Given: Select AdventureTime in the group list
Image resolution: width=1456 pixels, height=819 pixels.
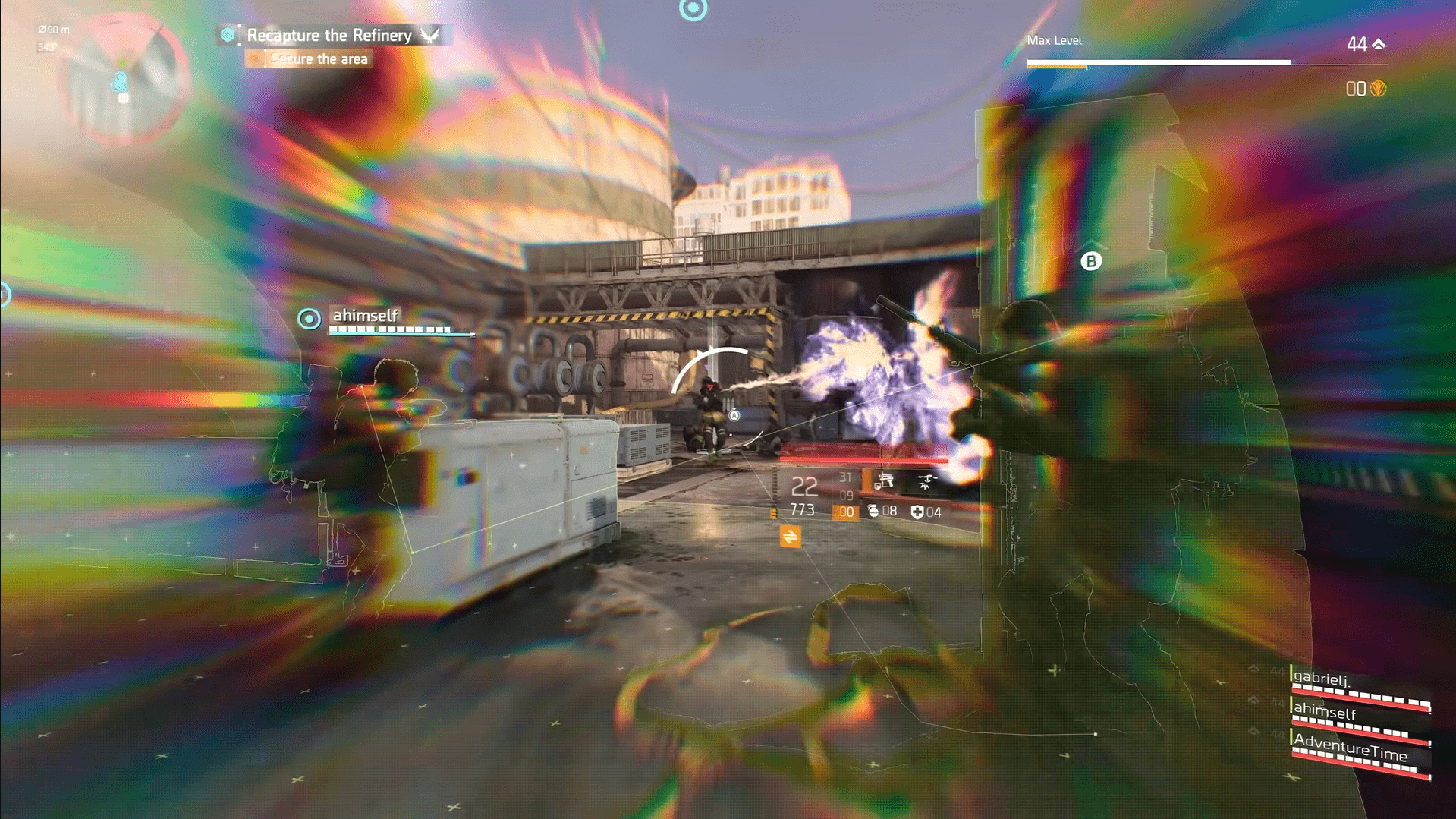Looking at the screenshot, I should [1351, 747].
